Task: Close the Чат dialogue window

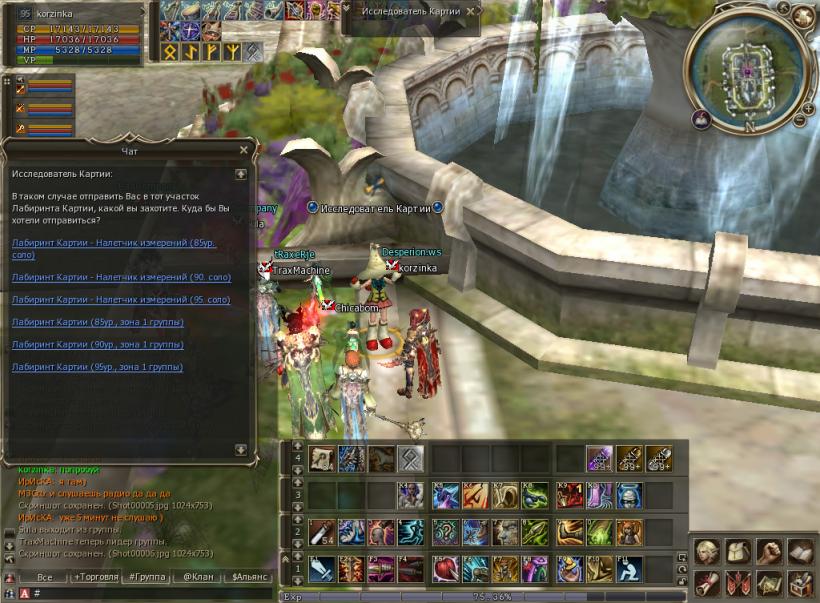Action: [x=243, y=150]
